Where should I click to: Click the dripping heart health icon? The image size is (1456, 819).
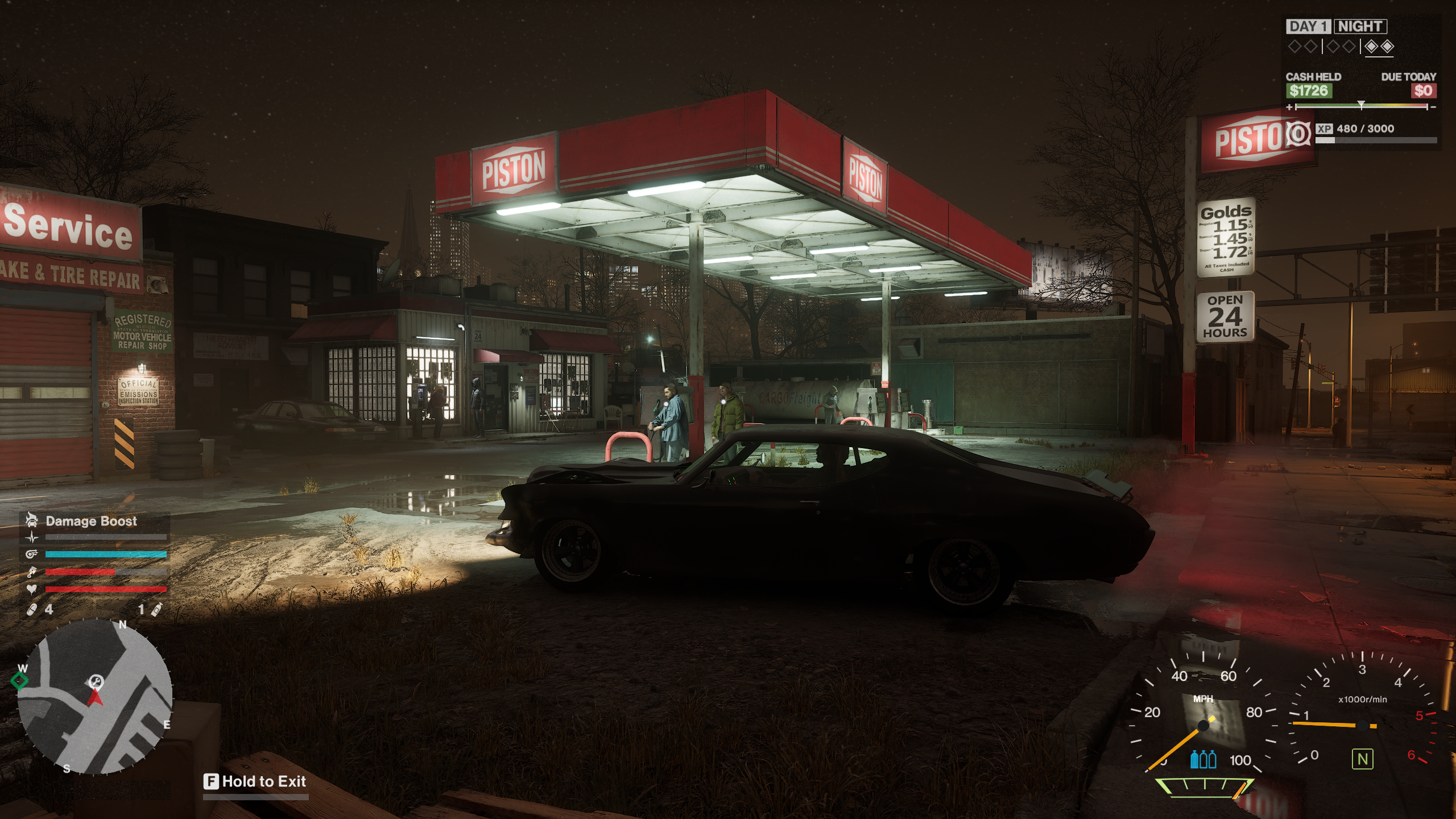coord(32,589)
